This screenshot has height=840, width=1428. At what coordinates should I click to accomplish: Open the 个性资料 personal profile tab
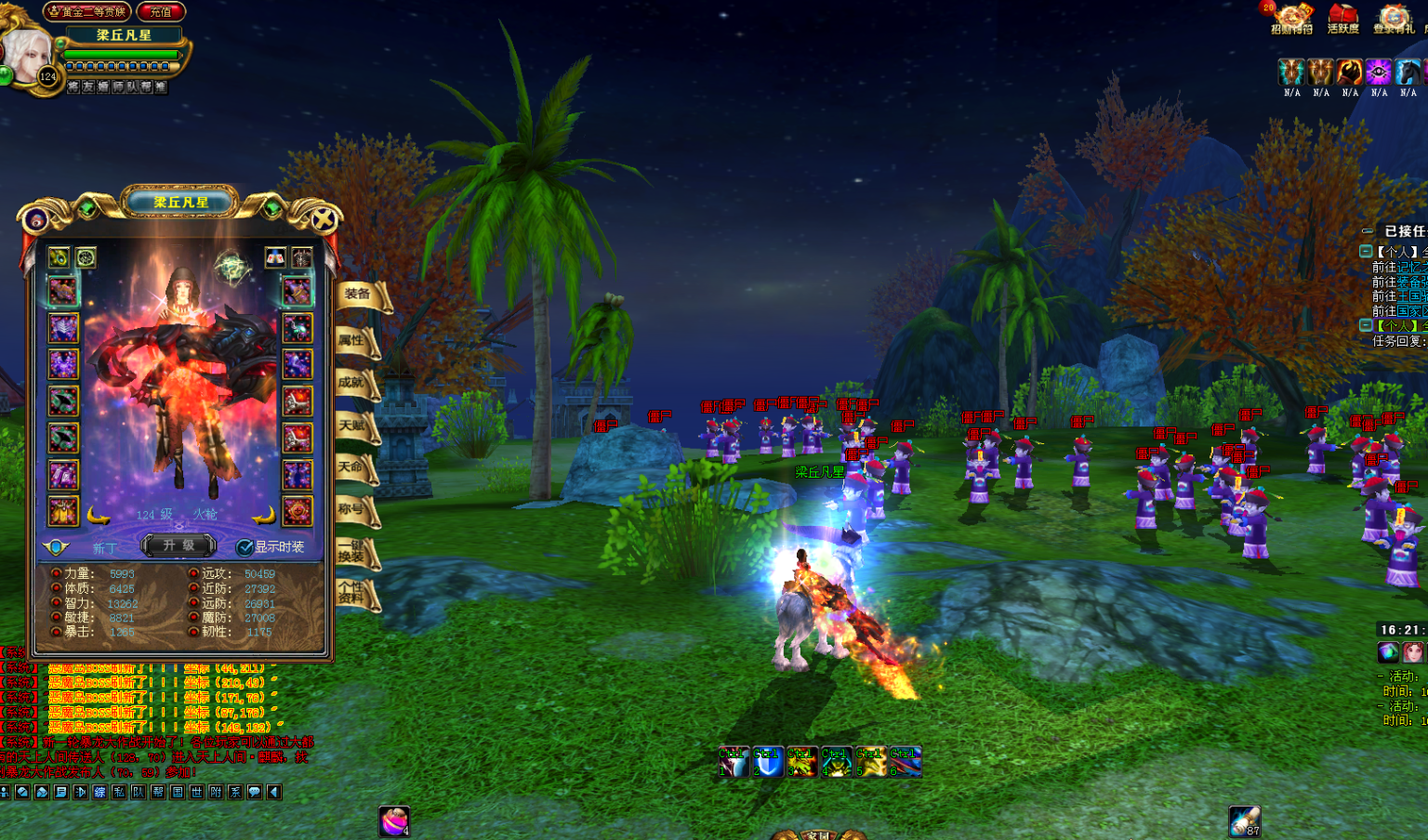coord(353,593)
